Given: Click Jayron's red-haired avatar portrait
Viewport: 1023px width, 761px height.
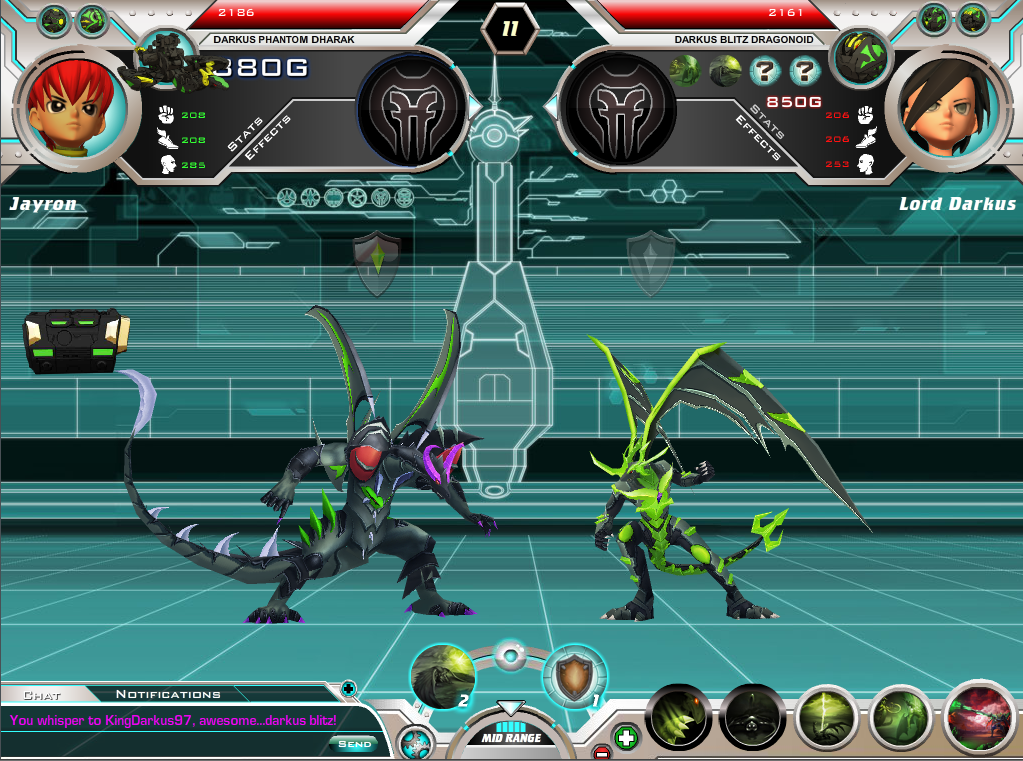Looking at the screenshot, I should (x=77, y=103).
